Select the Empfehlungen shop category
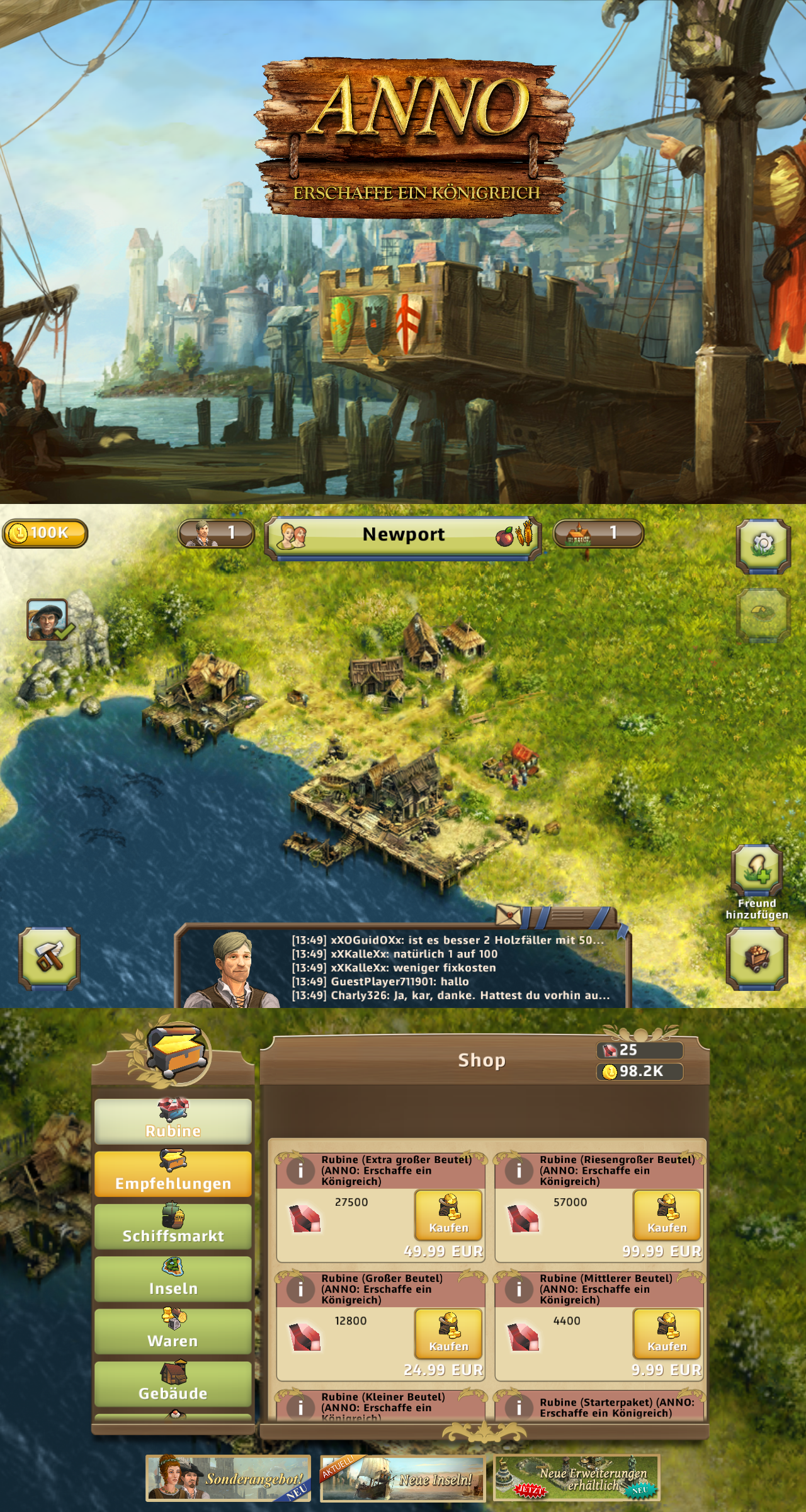The width and height of the screenshot is (806, 1512). (173, 1174)
